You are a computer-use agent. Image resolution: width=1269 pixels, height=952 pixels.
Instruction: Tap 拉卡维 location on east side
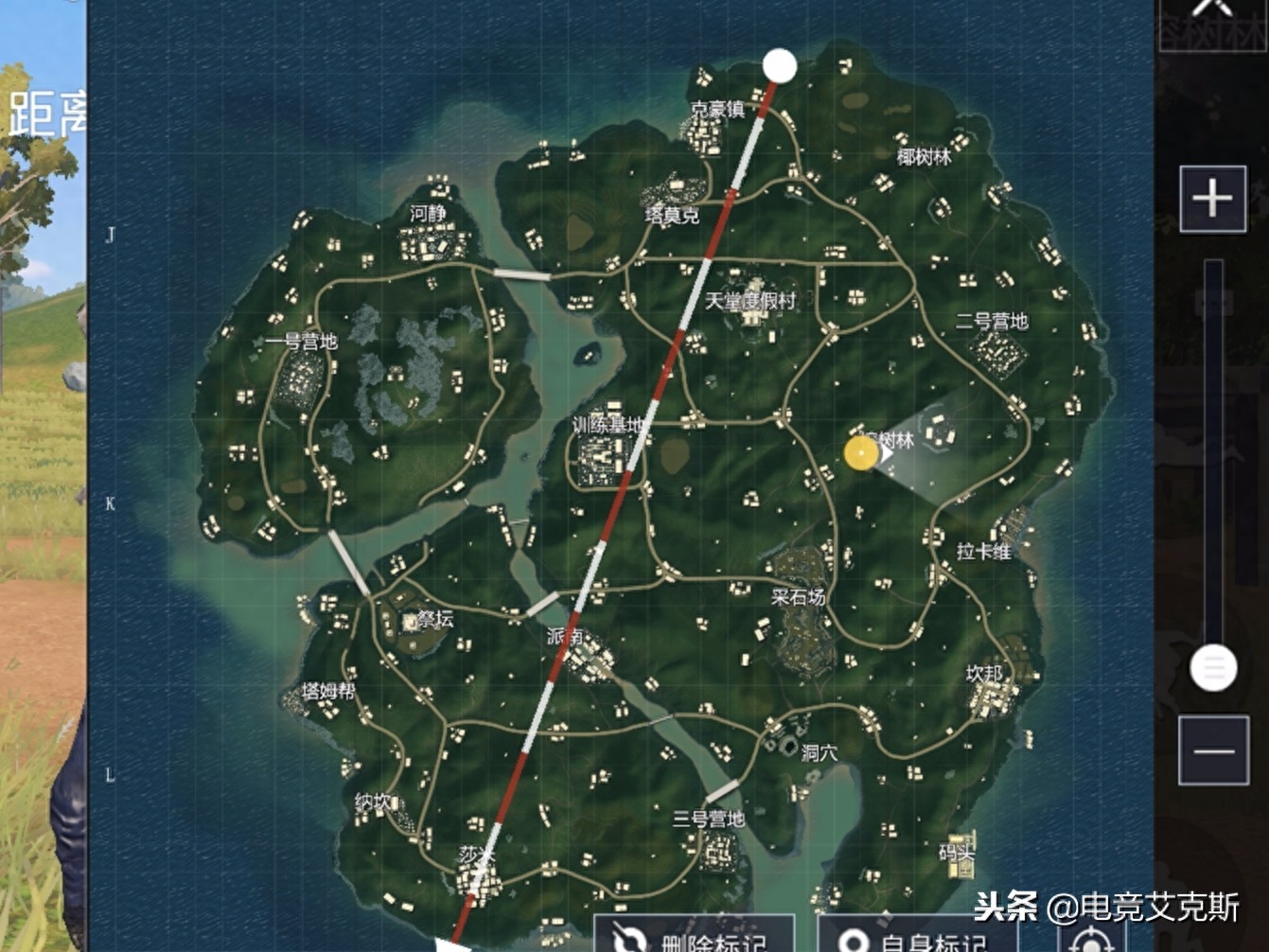click(984, 552)
